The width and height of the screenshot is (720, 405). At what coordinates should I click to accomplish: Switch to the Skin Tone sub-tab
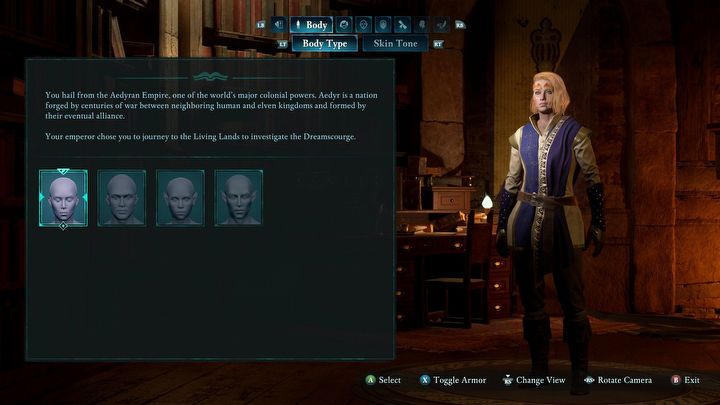(x=394, y=44)
